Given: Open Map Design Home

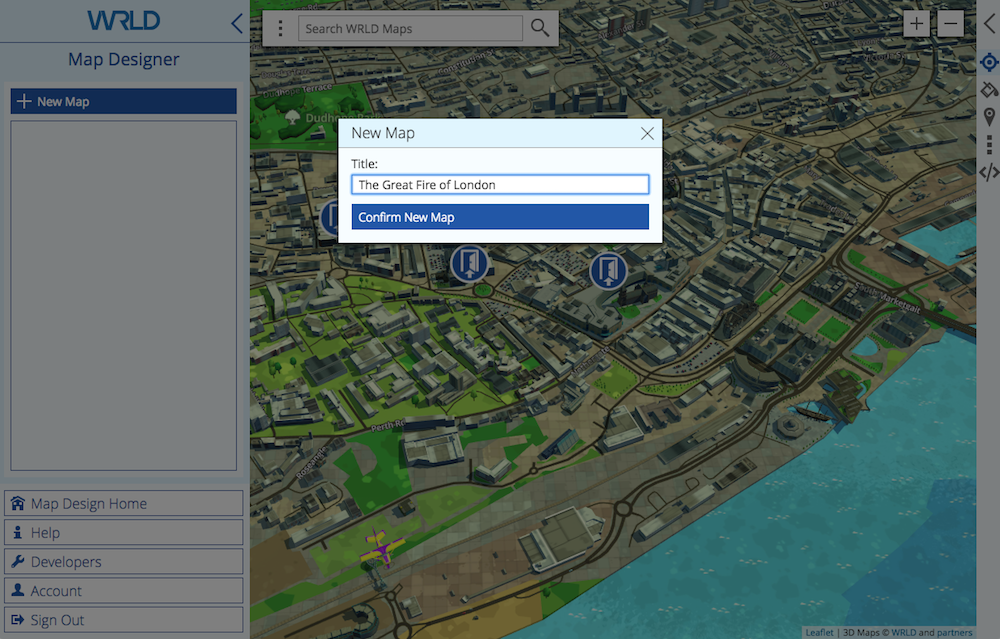Looking at the screenshot, I should tap(123, 503).
